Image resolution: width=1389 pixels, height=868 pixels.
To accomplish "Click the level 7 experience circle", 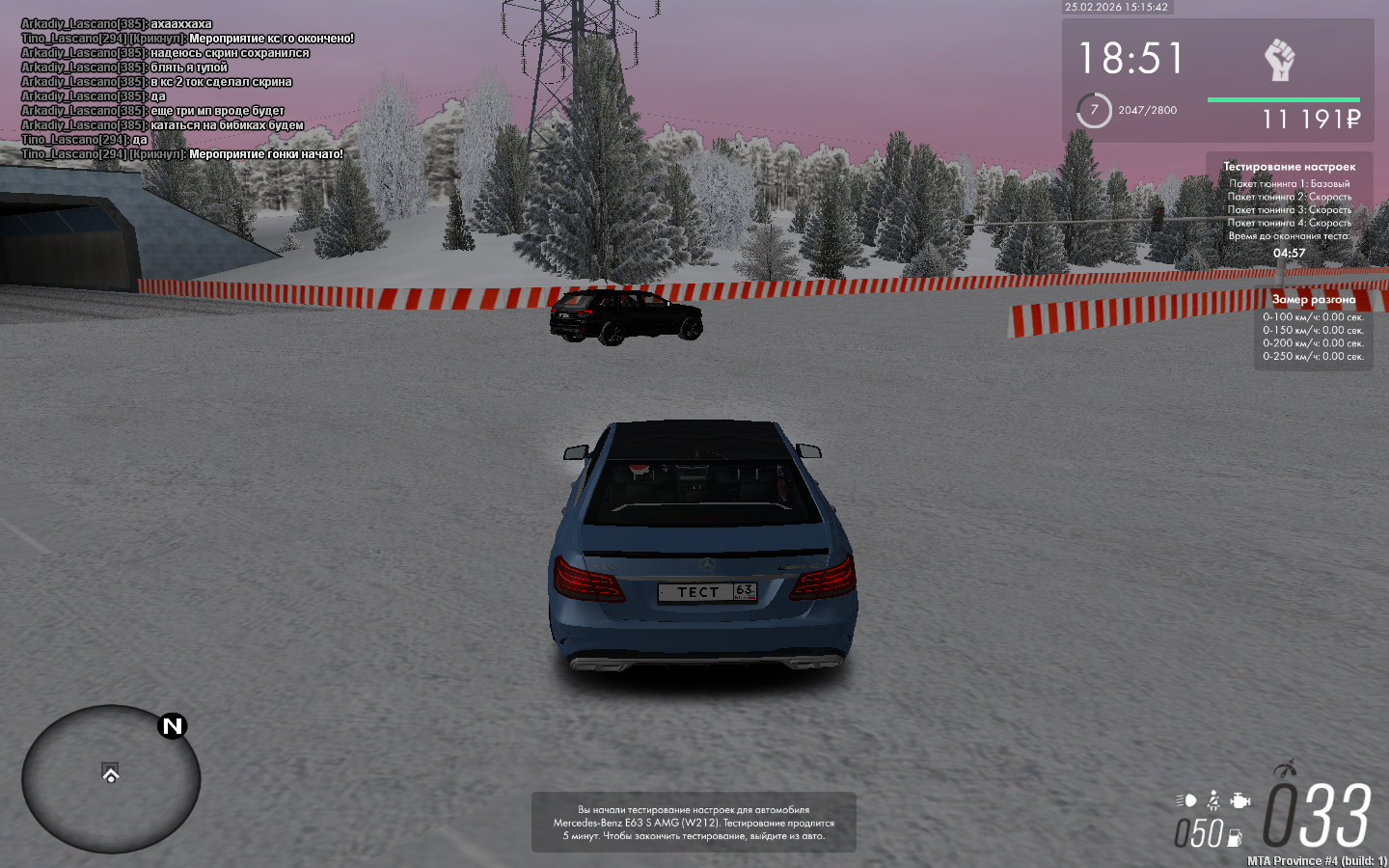I will [x=1094, y=111].
